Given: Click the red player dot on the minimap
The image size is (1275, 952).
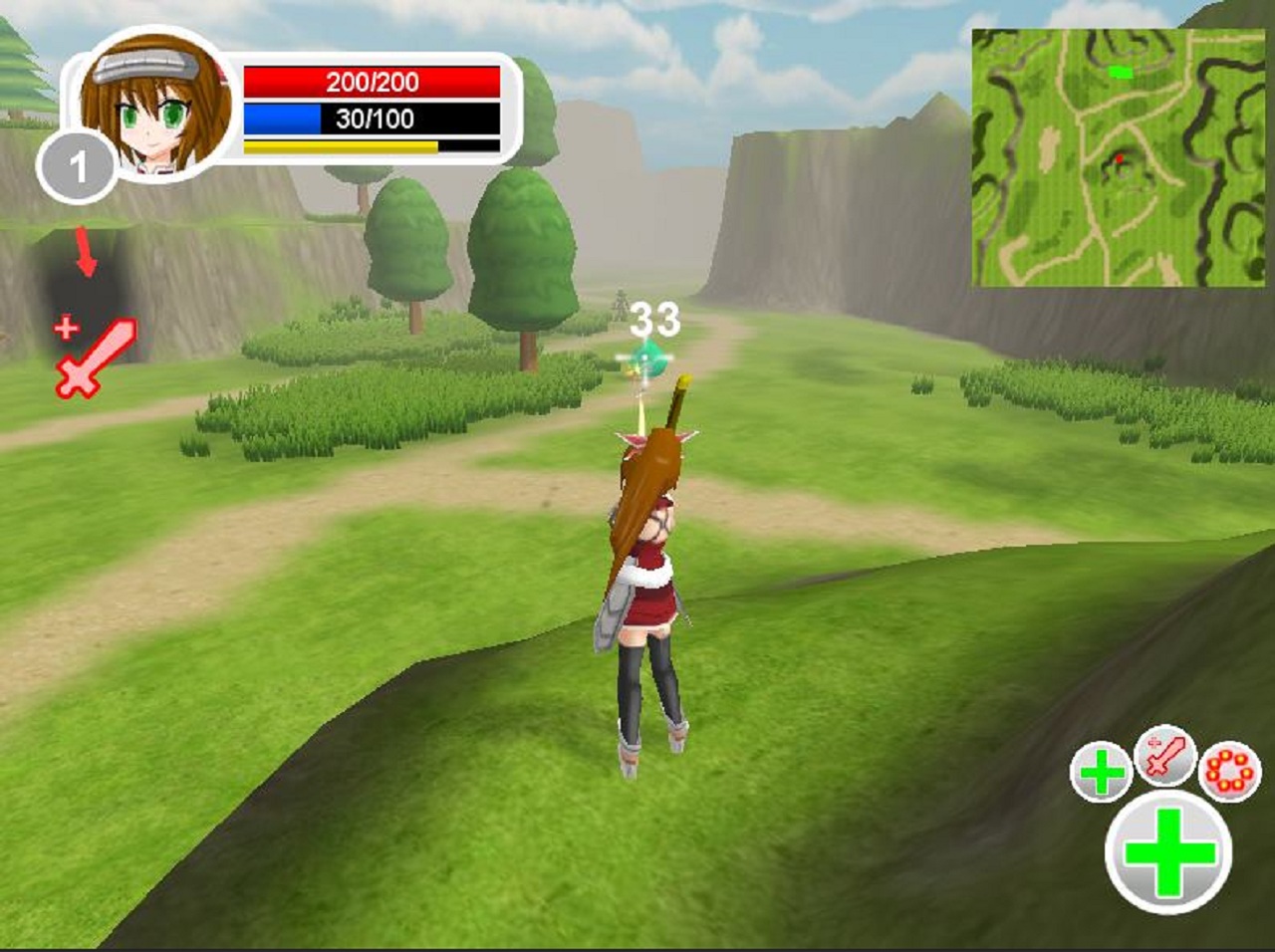Looking at the screenshot, I should coord(1122,157).
